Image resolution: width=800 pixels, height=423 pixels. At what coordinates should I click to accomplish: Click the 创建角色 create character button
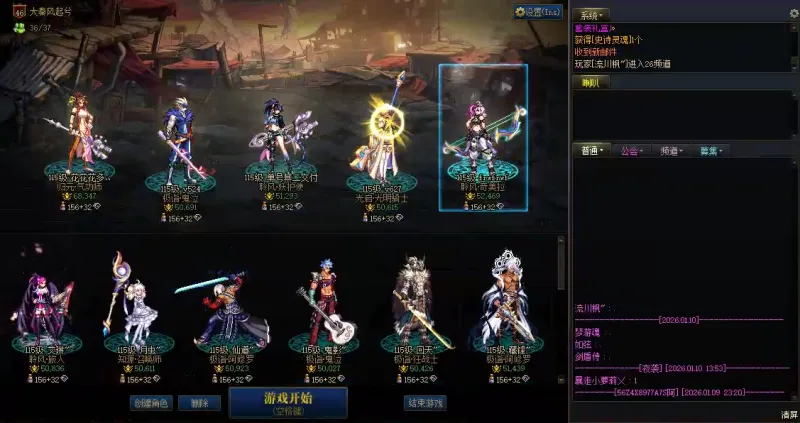coord(151,403)
